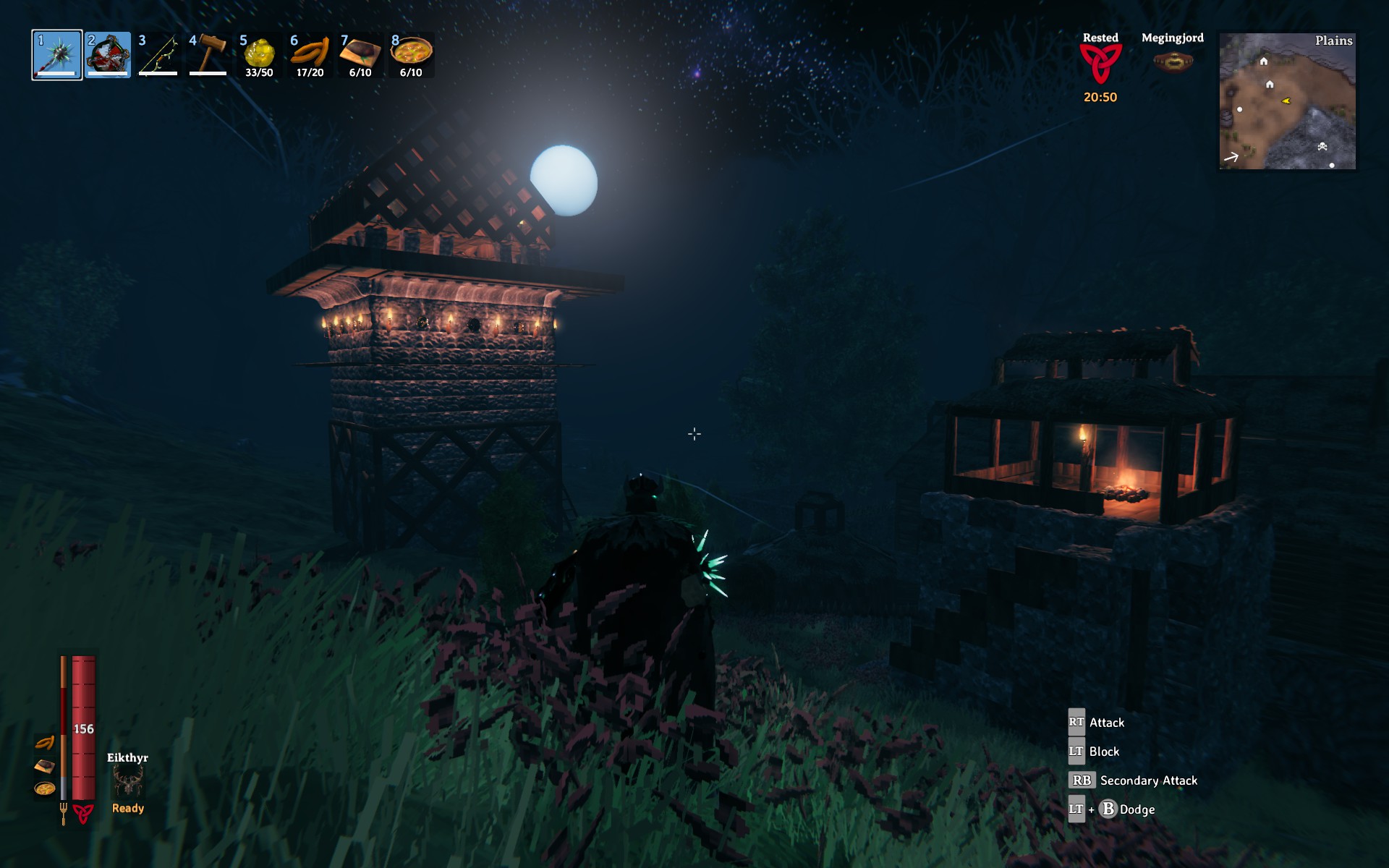Open the Plains minimap
Image resolution: width=1389 pixels, height=868 pixels.
[1287, 101]
